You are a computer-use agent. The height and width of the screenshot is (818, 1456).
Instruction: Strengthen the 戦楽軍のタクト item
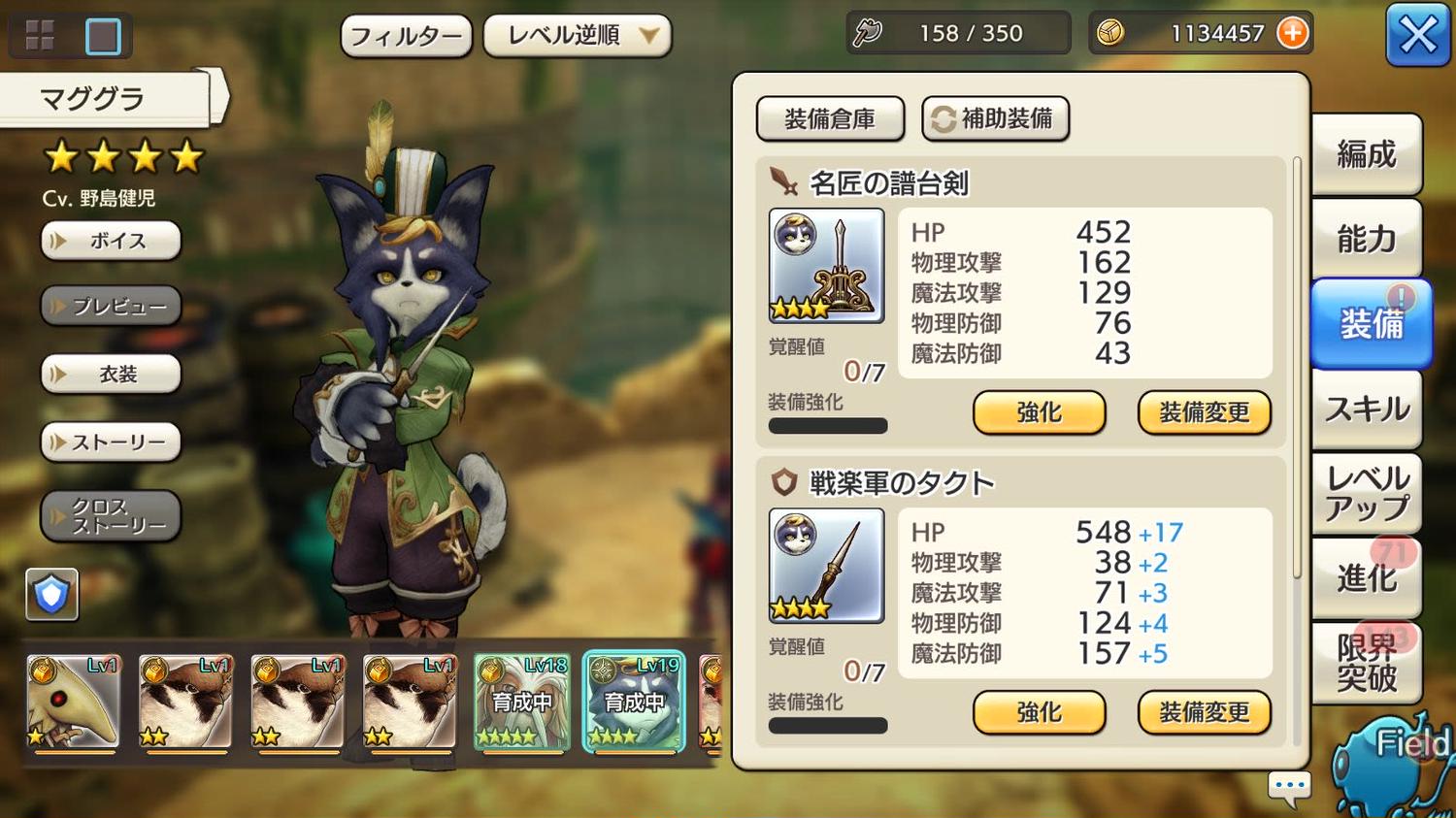(1039, 713)
